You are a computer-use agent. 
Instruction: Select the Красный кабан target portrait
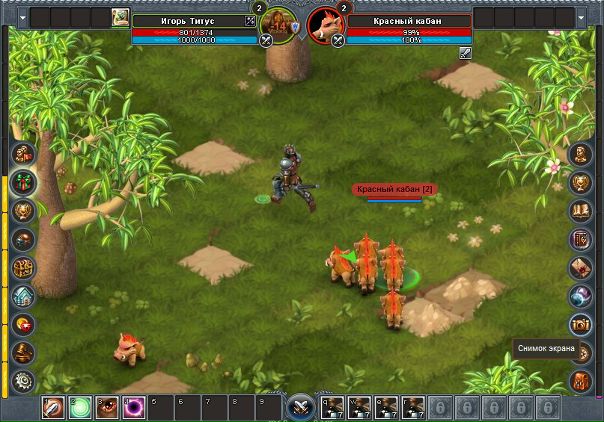pyautogui.click(x=322, y=21)
